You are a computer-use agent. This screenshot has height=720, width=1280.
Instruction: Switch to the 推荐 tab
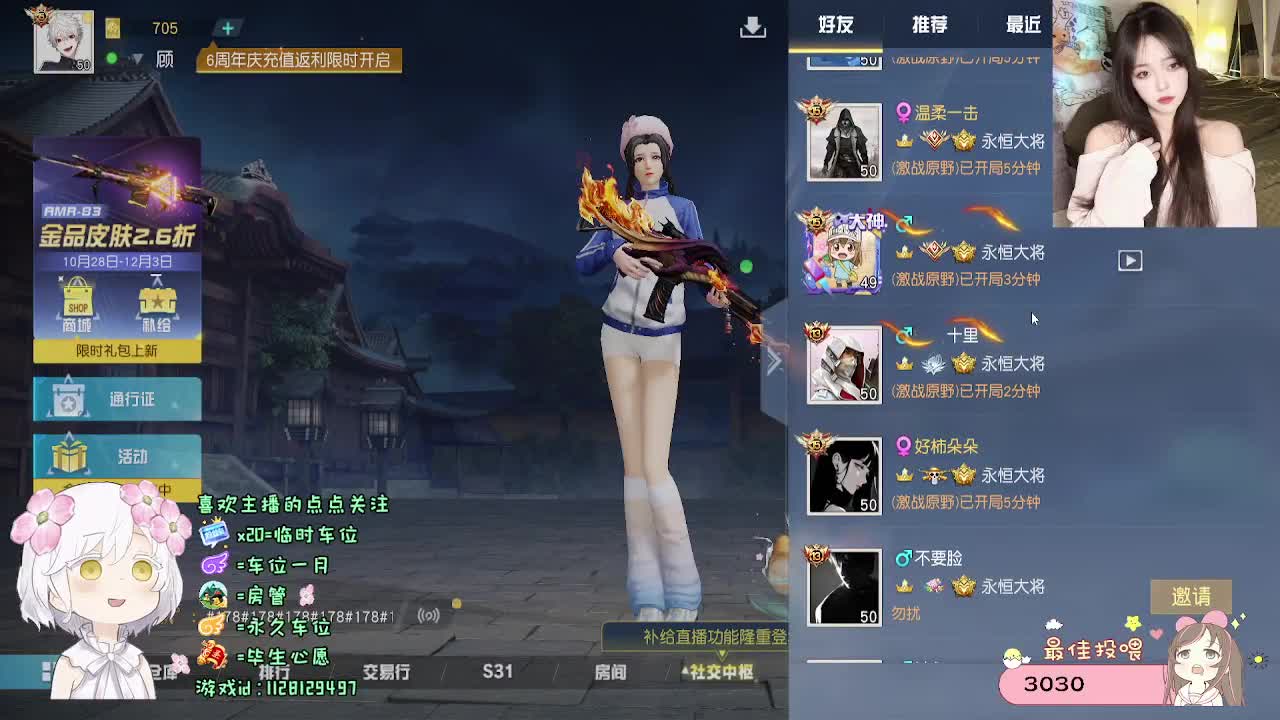pyautogui.click(x=928, y=24)
